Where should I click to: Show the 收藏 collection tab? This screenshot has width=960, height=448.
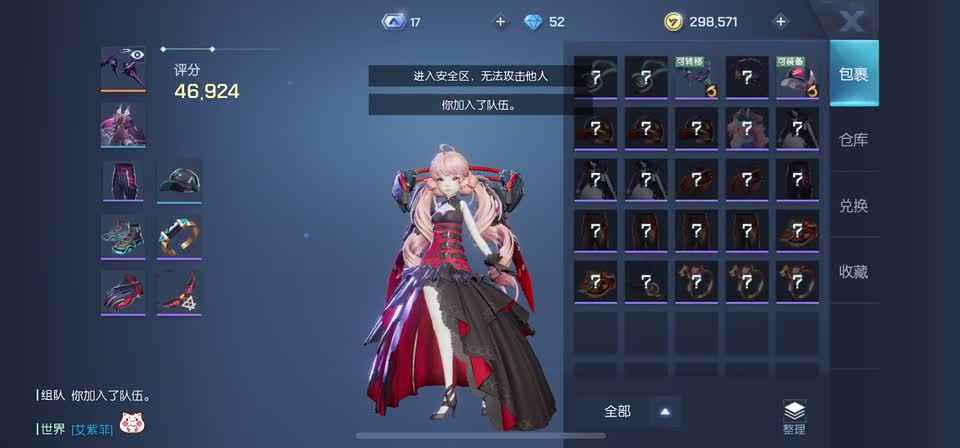pos(853,271)
